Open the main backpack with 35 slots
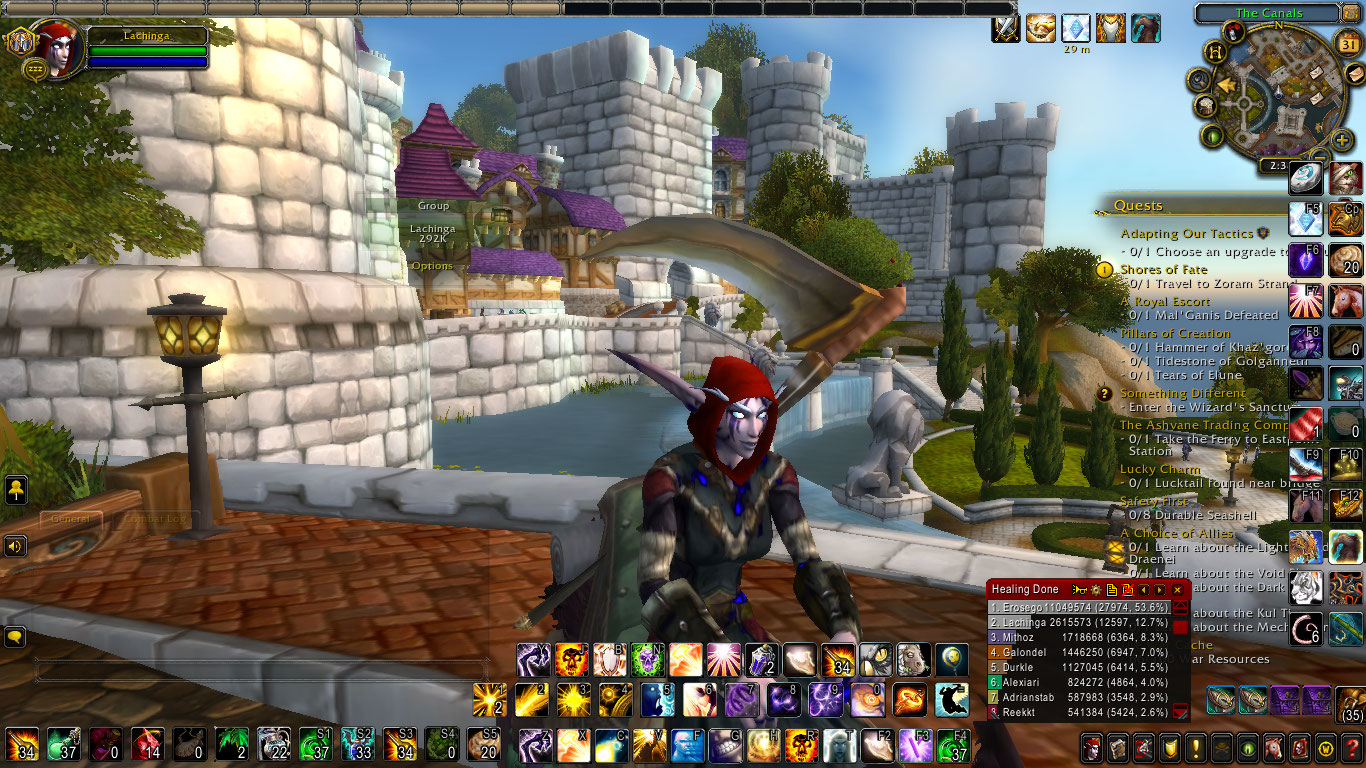 coord(1351,702)
